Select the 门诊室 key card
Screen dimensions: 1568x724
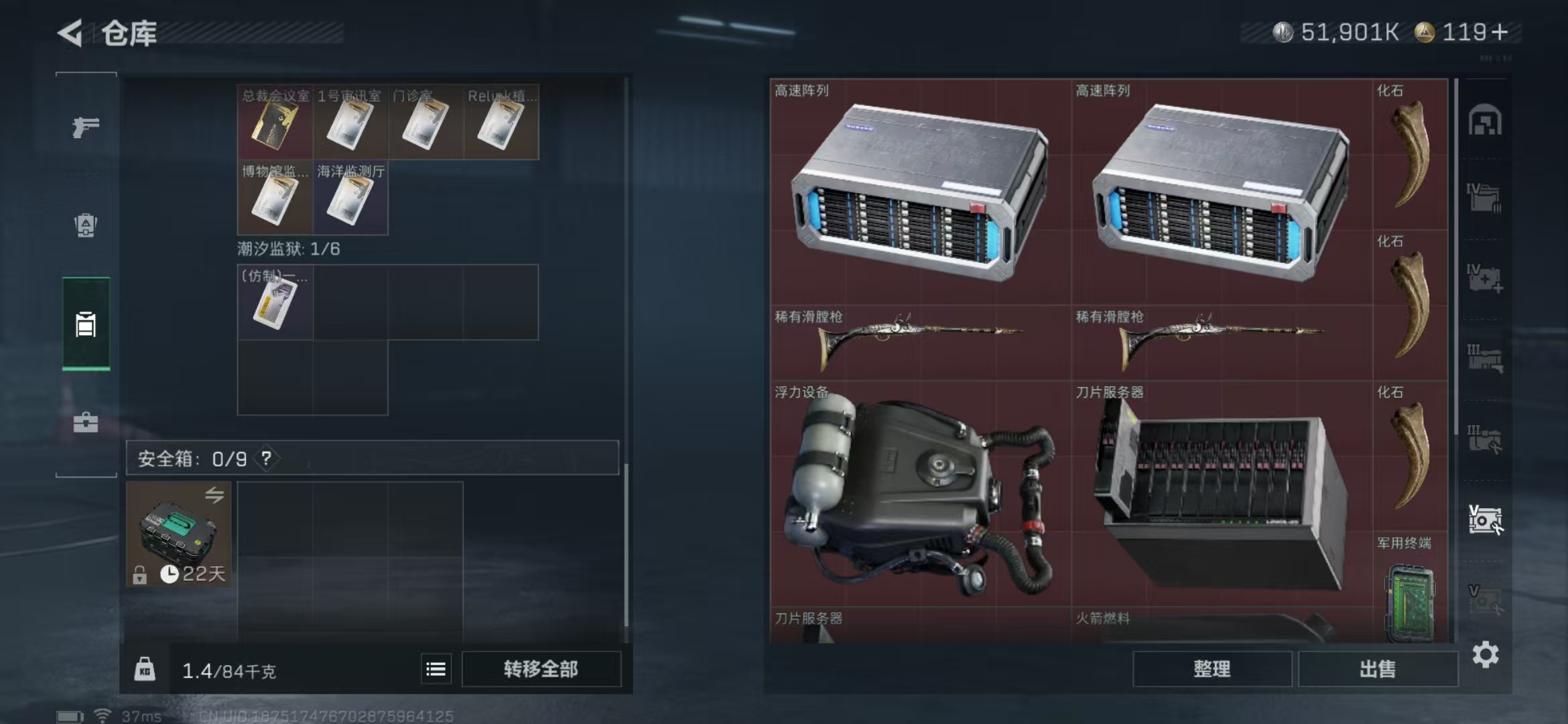click(425, 123)
